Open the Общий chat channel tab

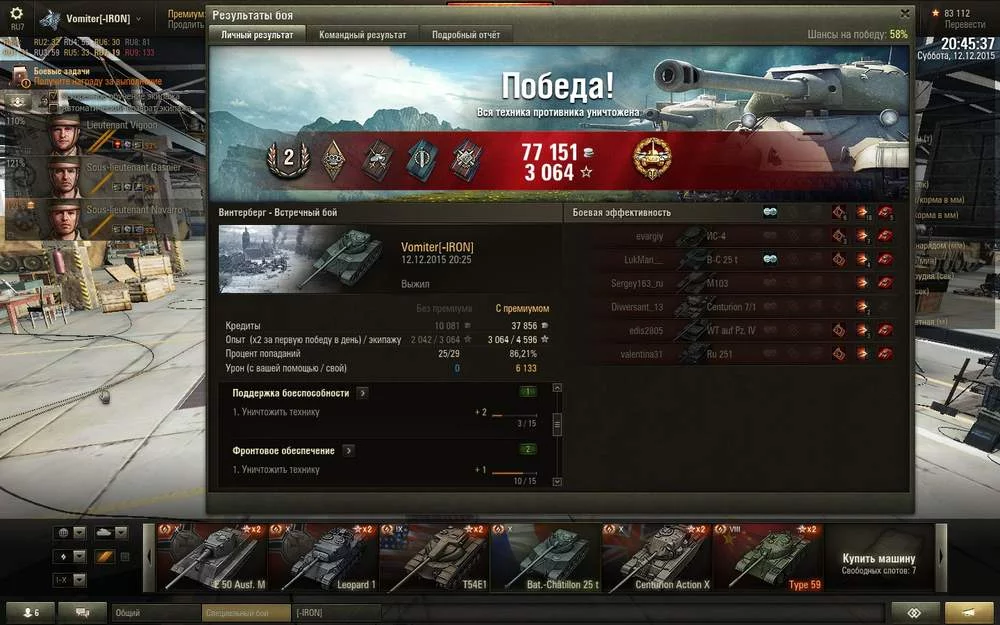pyautogui.click(x=155, y=612)
